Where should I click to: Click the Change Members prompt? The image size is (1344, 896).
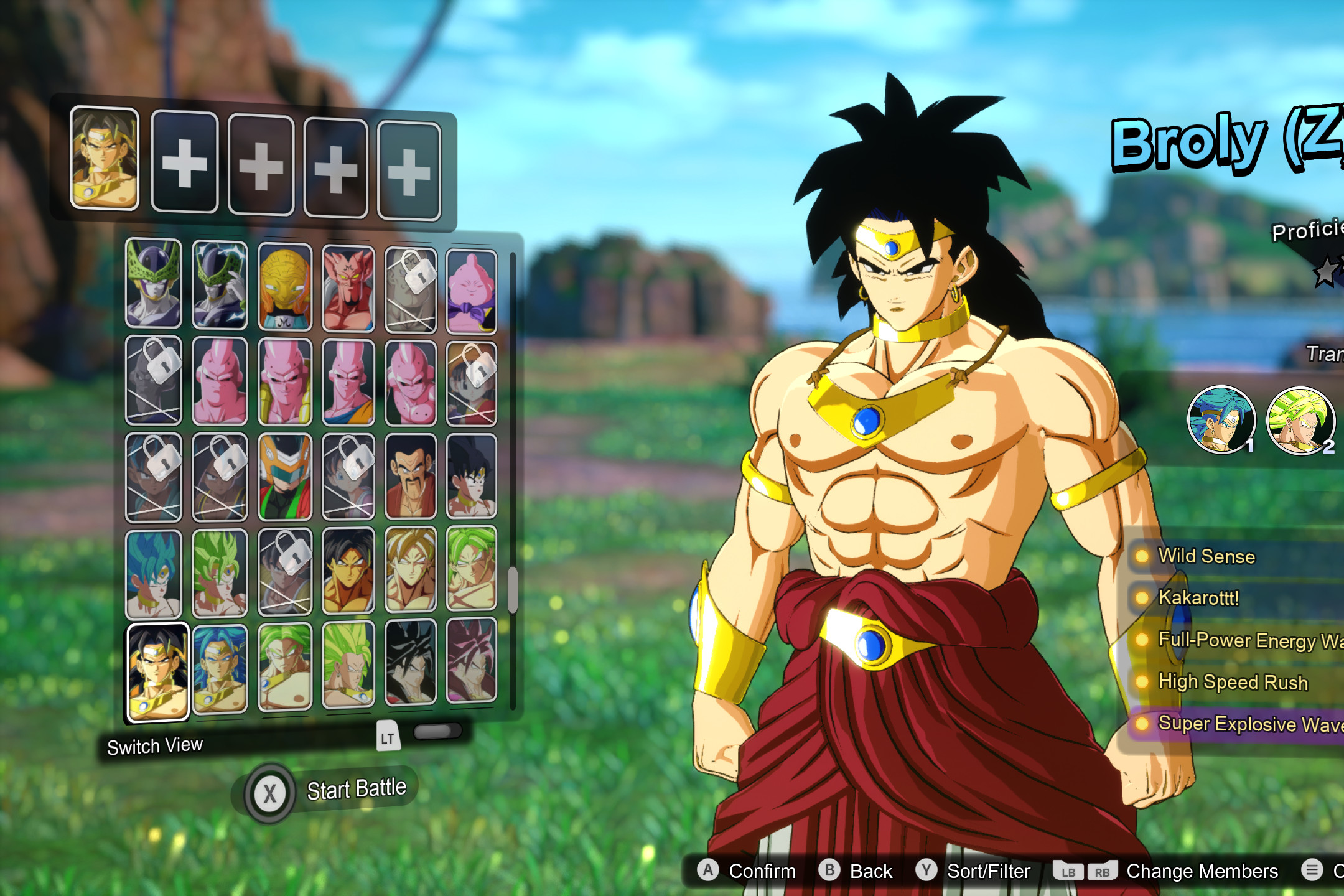tap(1182, 871)
